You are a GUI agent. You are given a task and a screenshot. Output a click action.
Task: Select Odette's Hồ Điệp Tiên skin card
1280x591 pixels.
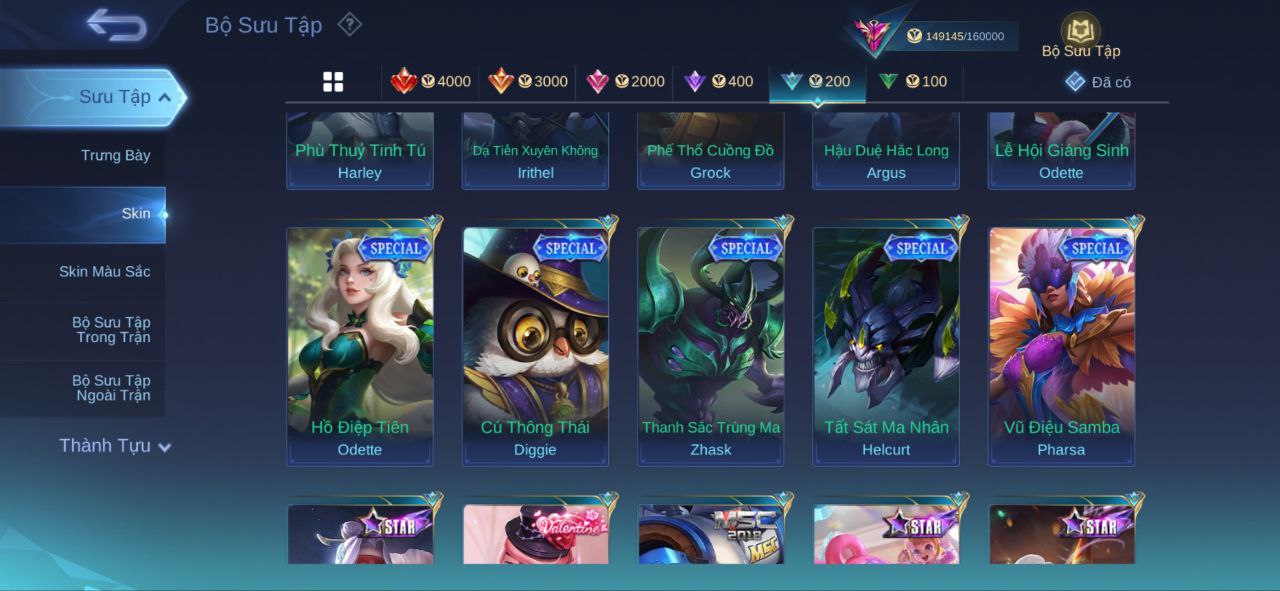(360, 346)
